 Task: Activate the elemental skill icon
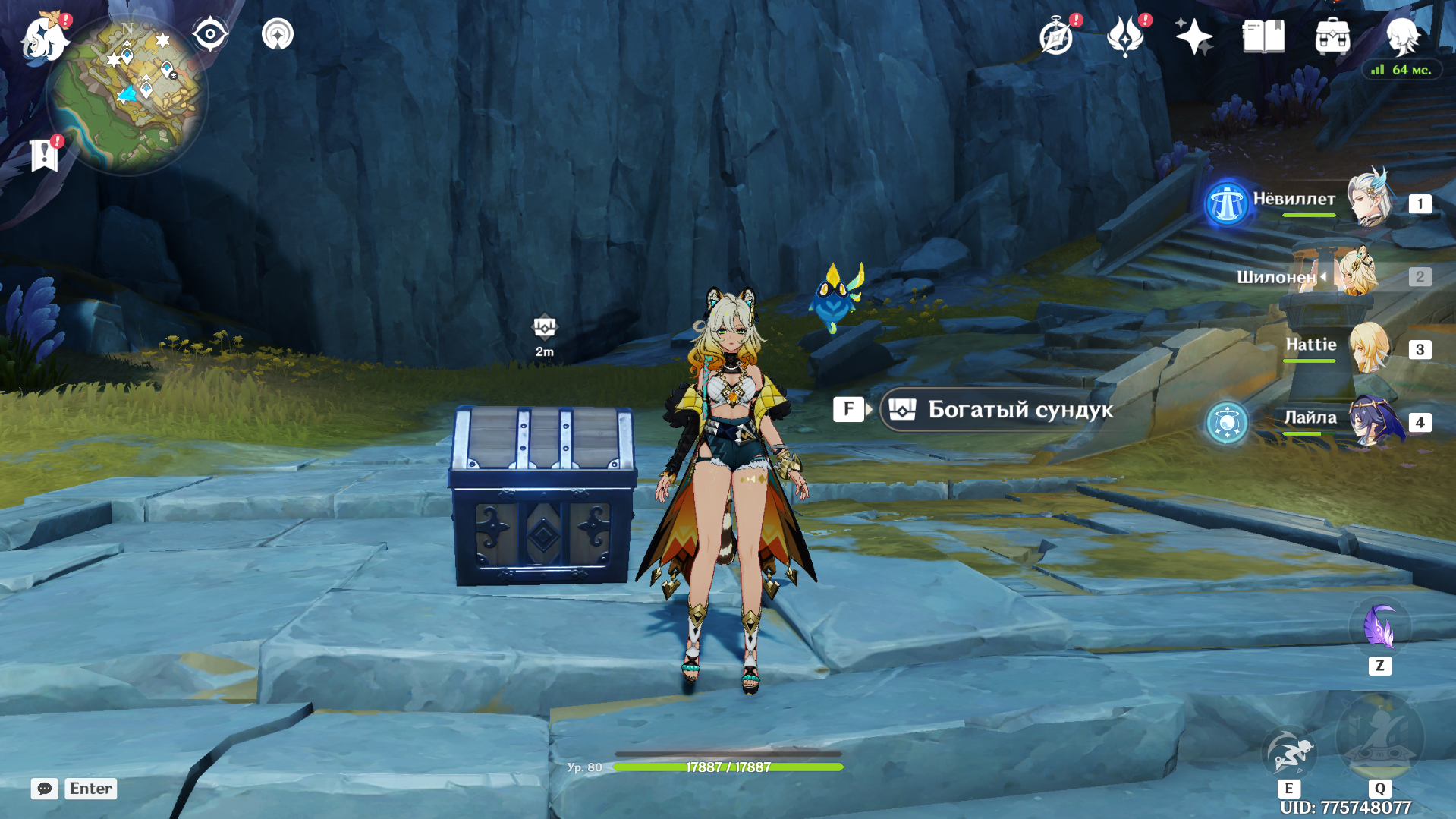pos(1288,752)
